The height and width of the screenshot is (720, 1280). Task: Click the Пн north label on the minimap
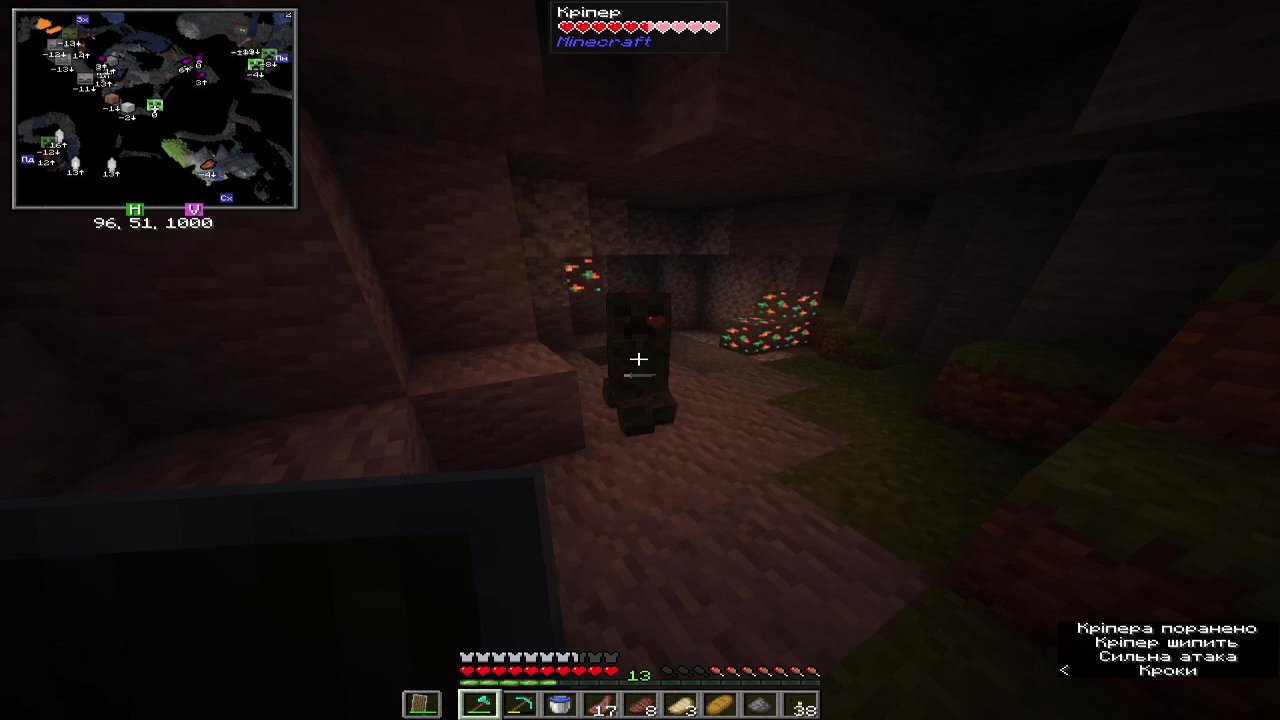coord(281,59)
